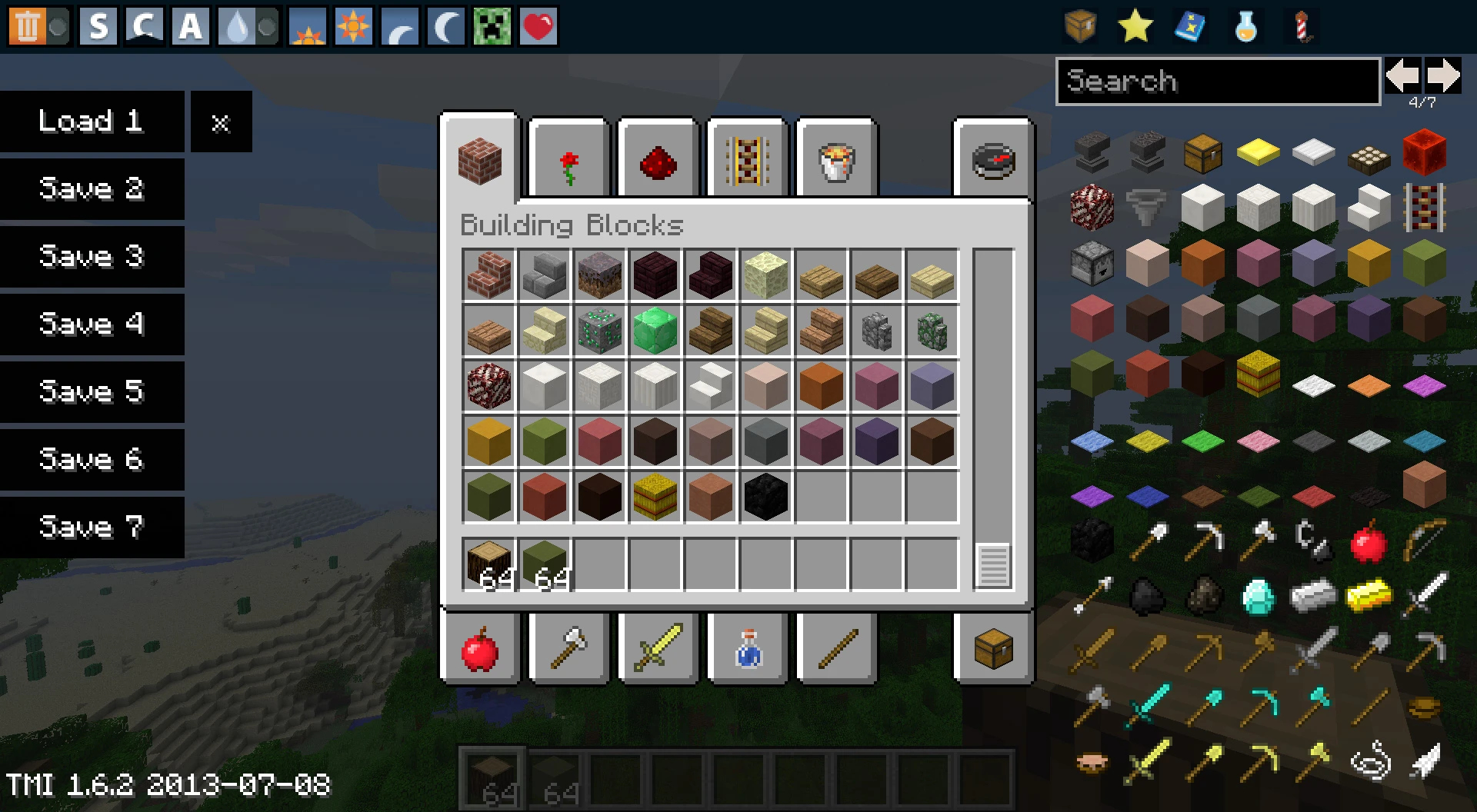Click the firework icon in the top right
The width and height of the screenshot is (1477, 812).
[x=1300, y=25]
